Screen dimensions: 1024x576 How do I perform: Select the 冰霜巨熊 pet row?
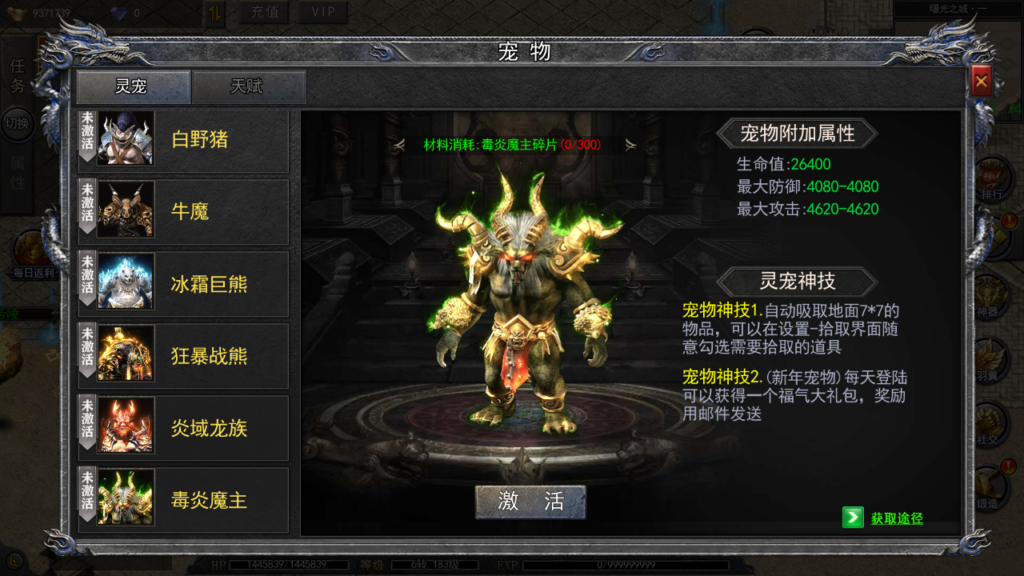(x=185, y=284)
